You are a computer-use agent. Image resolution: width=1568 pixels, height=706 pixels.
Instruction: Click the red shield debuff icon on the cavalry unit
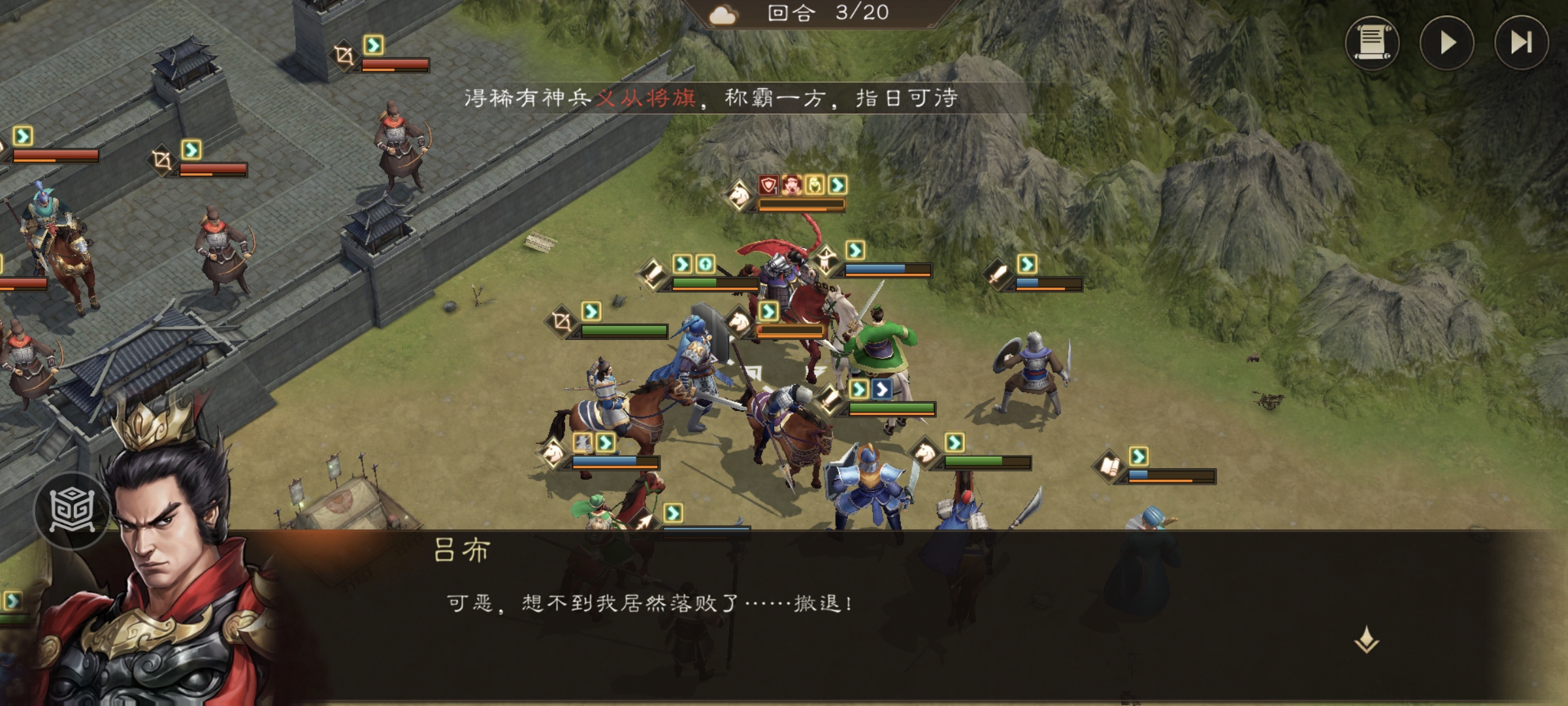[767, 186]
